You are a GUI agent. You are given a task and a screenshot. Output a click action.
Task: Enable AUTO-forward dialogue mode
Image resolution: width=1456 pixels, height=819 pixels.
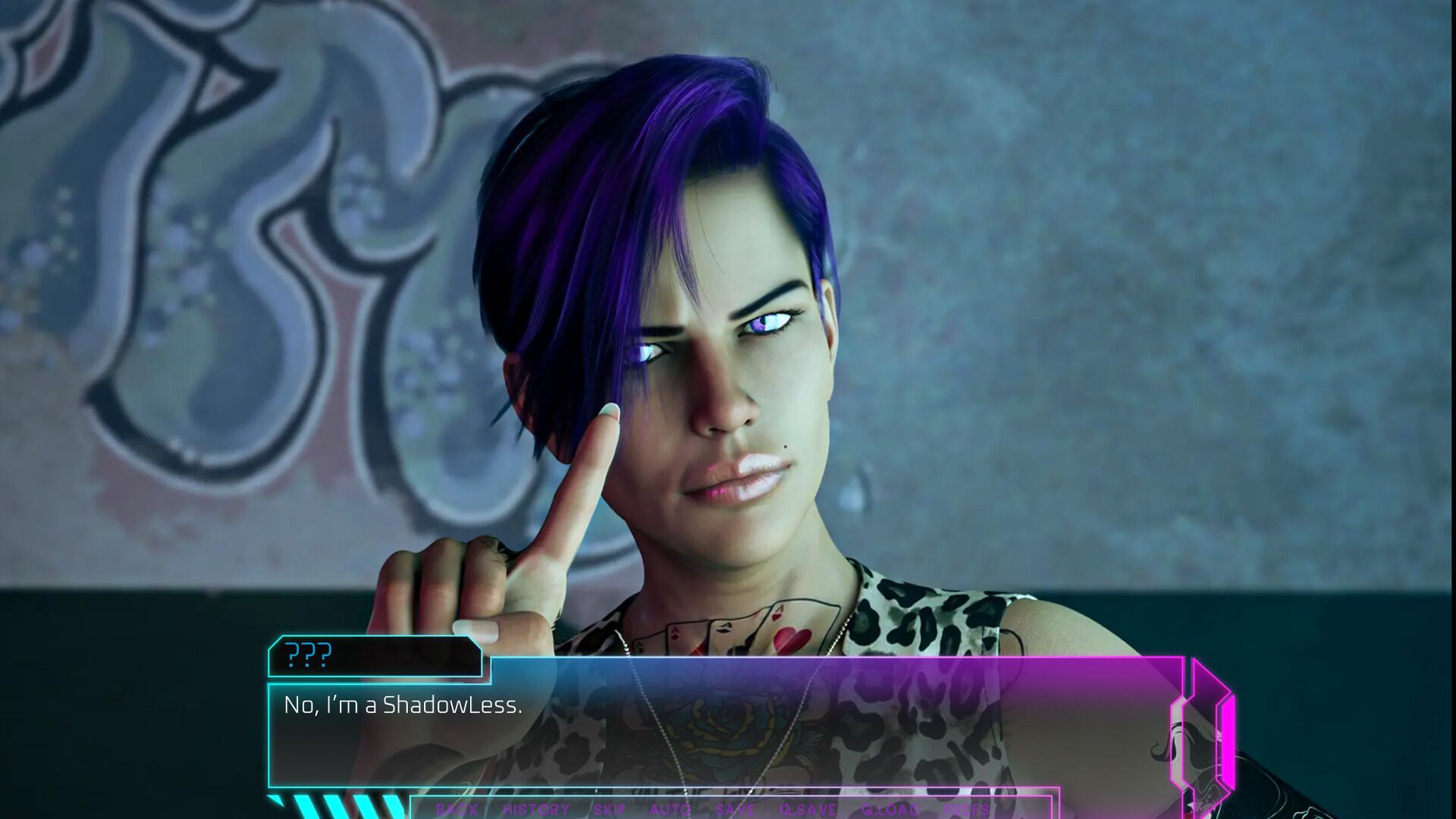click(x=670, y=810)
